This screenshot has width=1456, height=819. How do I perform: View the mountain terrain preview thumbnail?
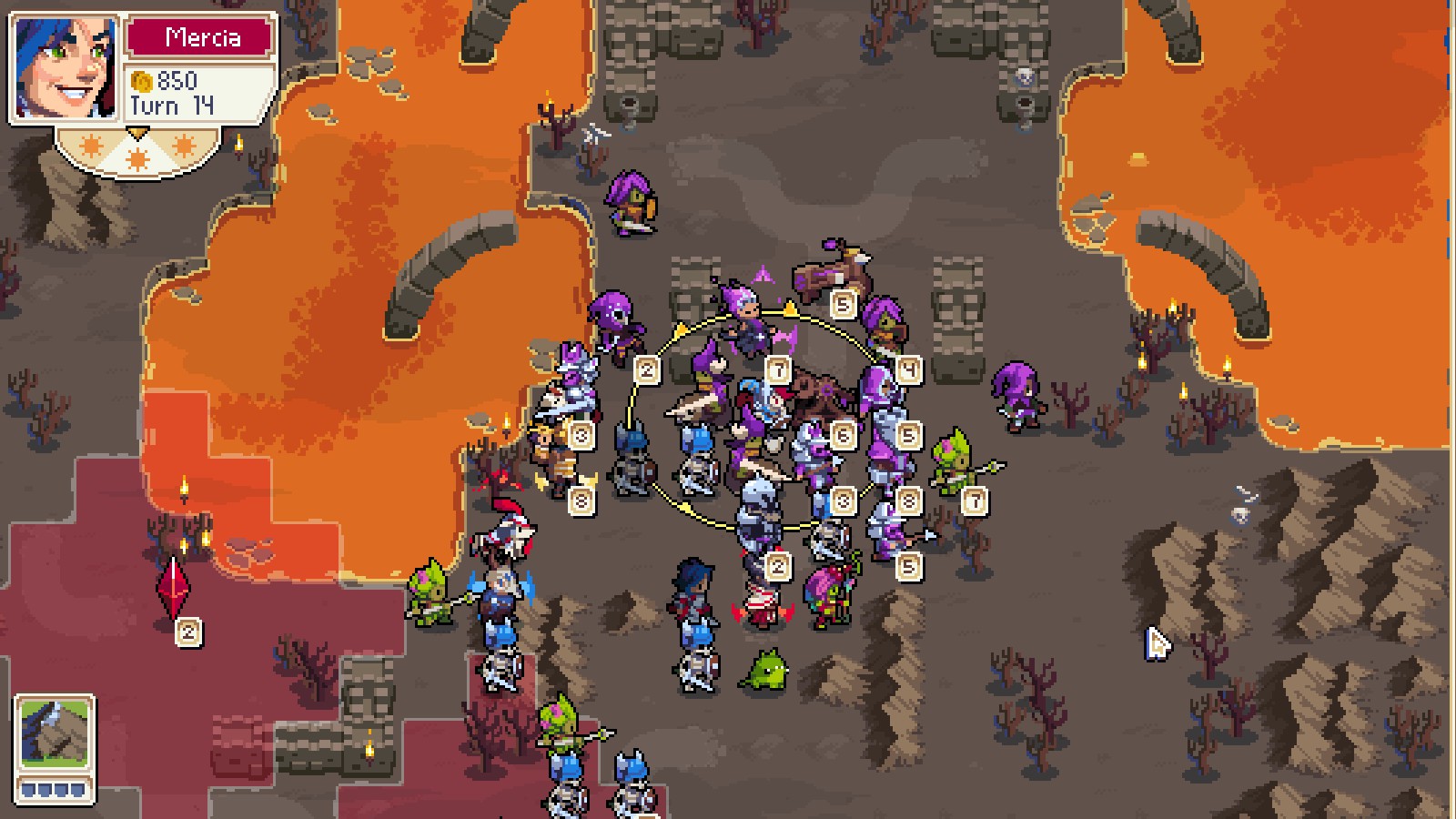(55, 733)
